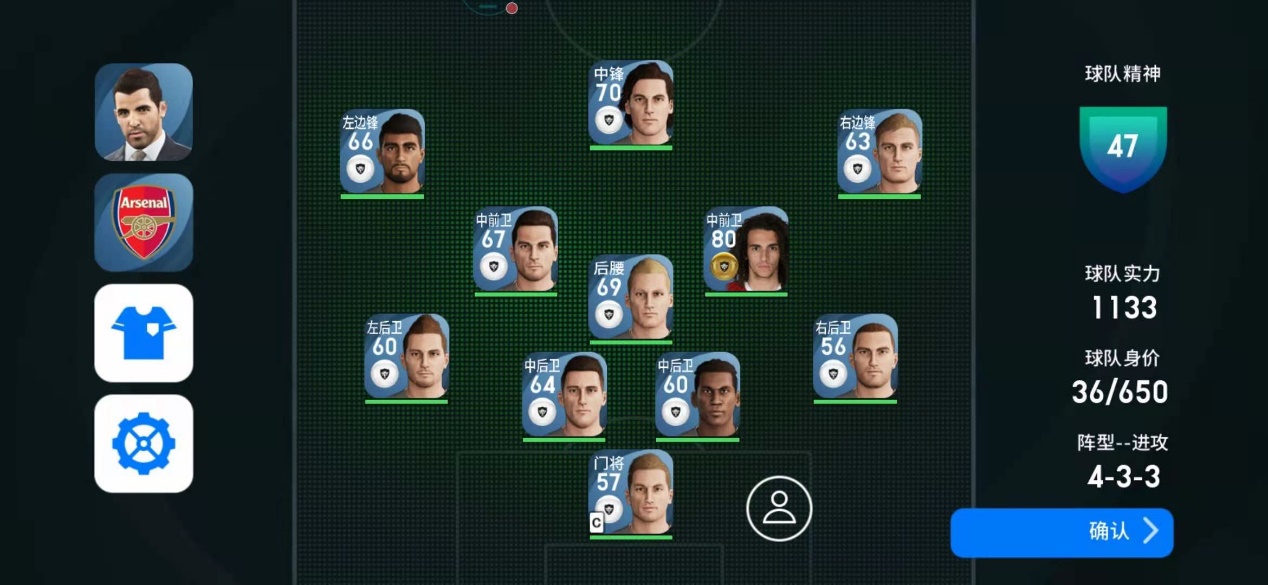This screenshot has height=585, width=1268.
Task: Select the 右后卫 right back card rated 56
Action: click(855, 357)
